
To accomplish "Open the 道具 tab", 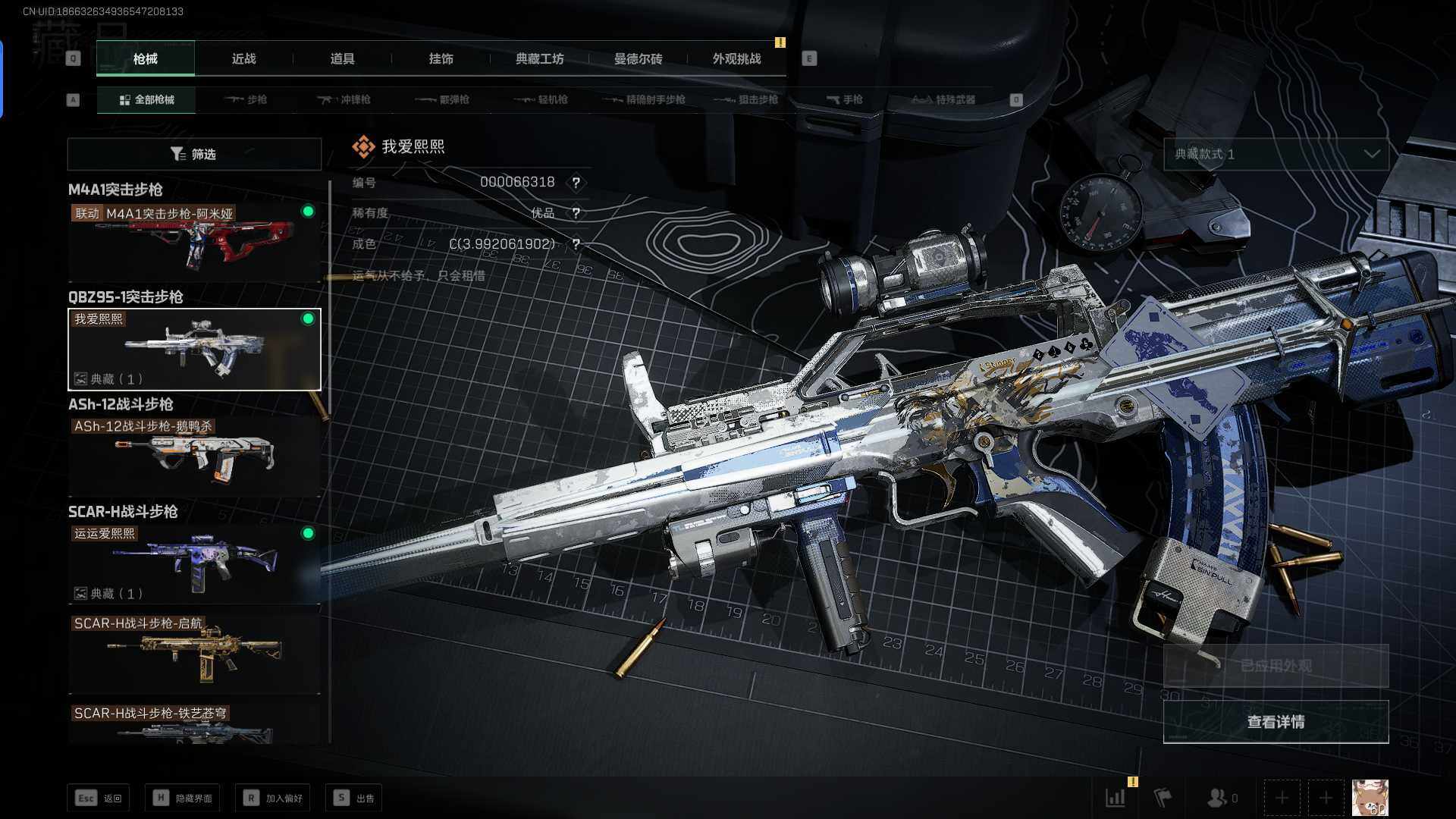I will pyautogui.click(x=342, y=58).
